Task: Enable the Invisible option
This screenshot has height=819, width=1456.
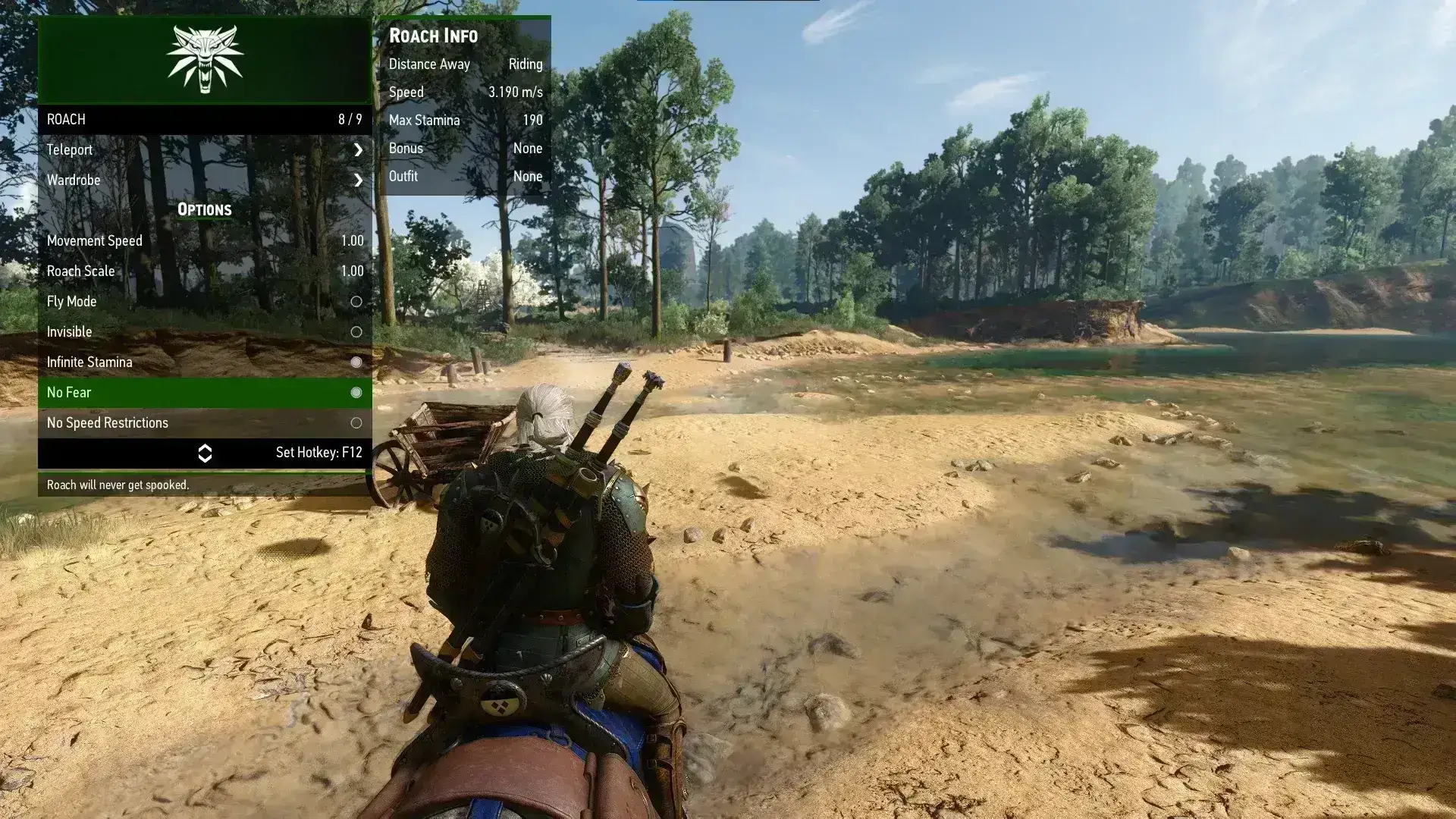Action: pyautogui.click(x=356, y=332)
